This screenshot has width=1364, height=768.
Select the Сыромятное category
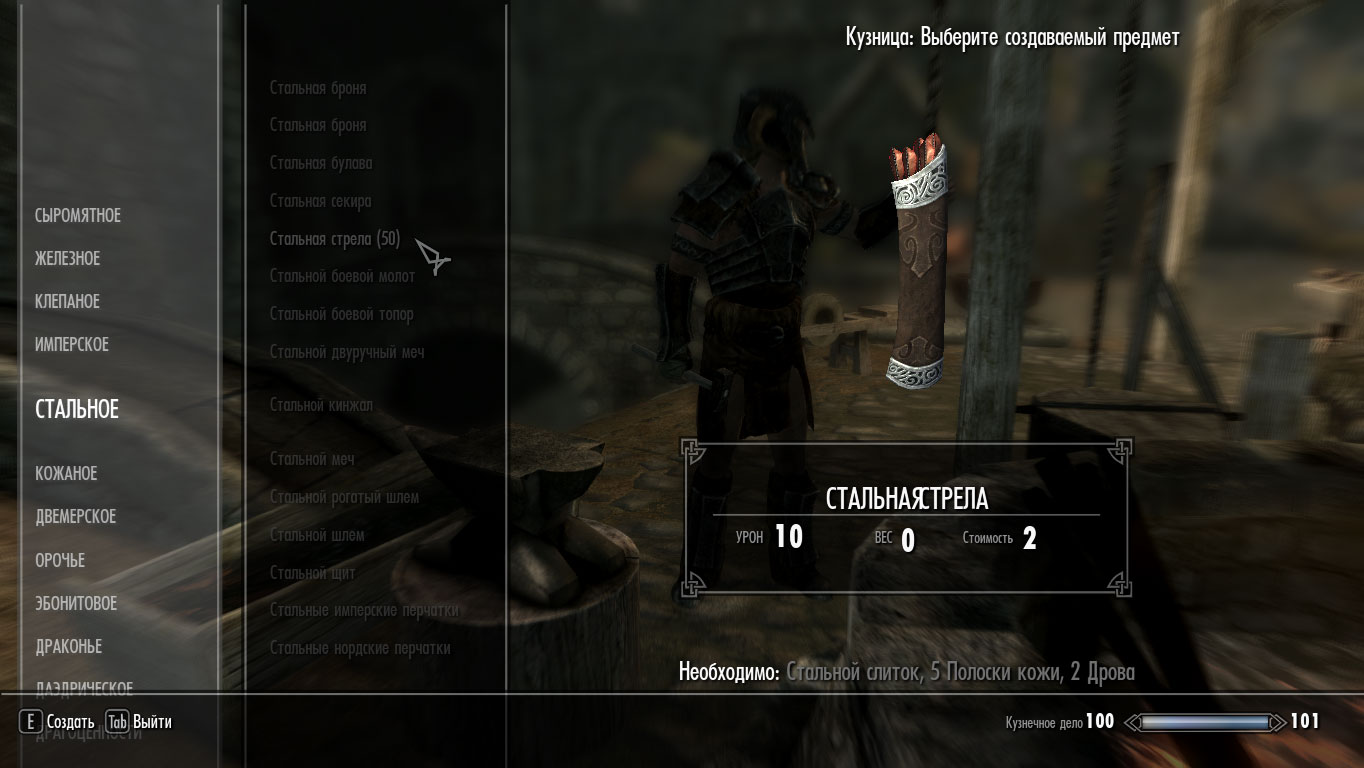(x=77, y=216)
